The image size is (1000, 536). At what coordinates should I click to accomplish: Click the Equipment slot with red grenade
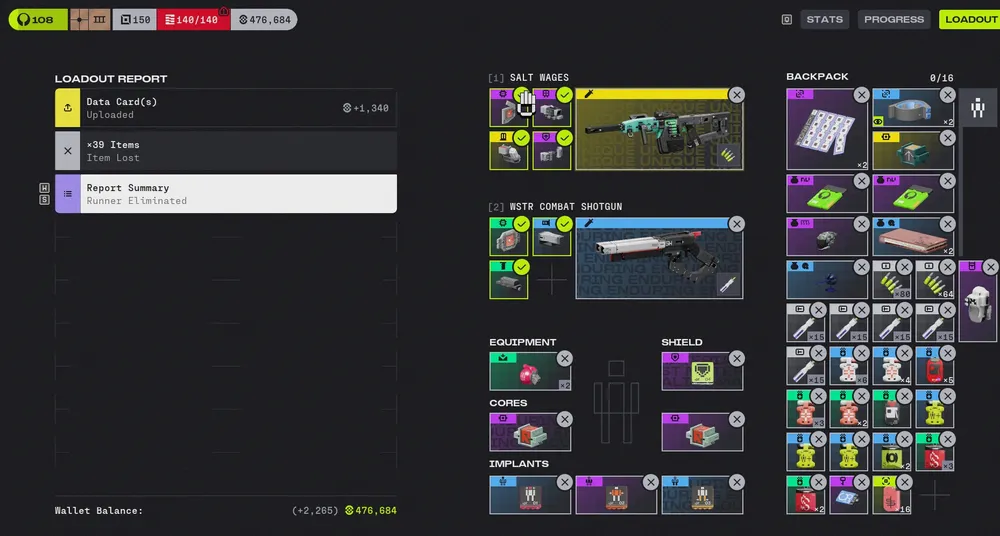529,373
